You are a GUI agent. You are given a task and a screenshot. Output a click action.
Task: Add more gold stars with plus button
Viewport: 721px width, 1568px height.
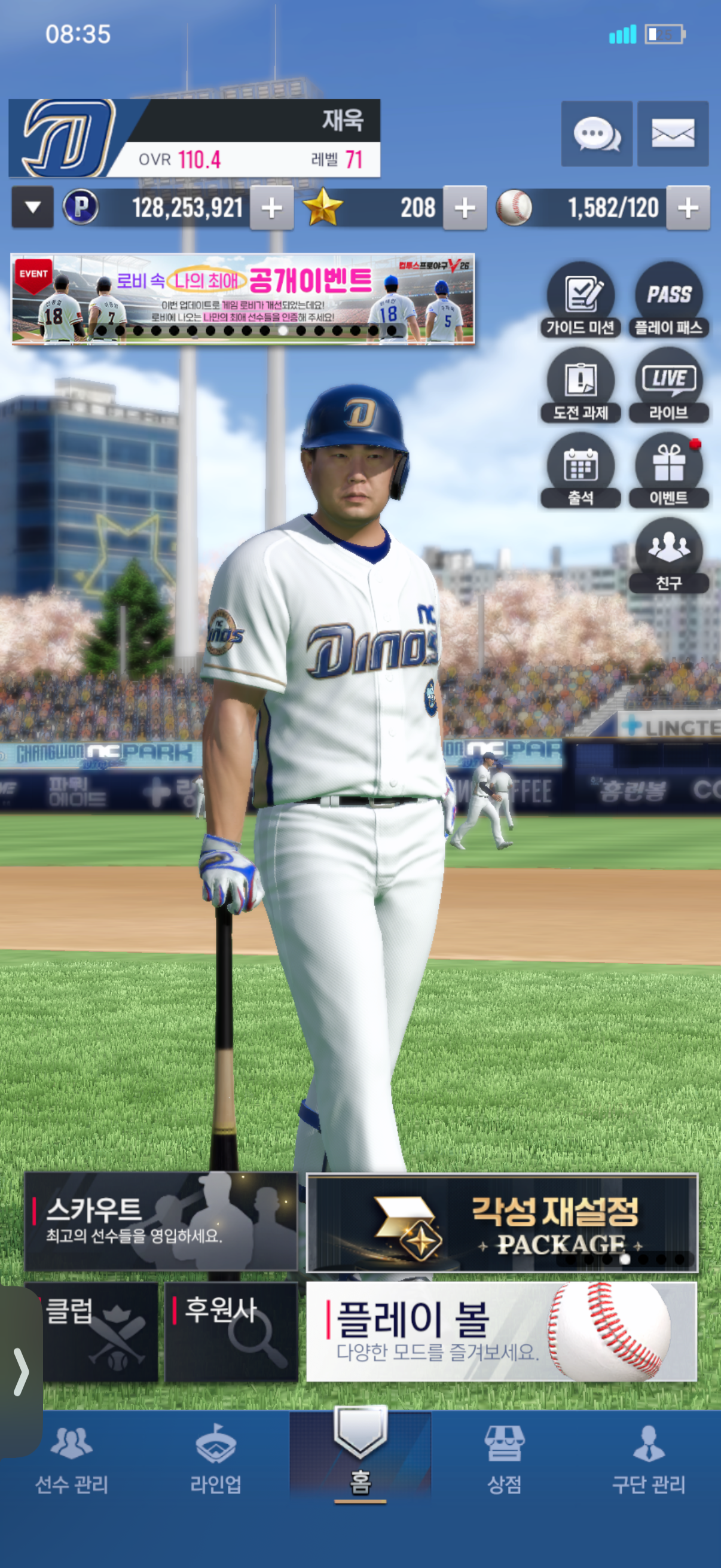coord(465,208)
